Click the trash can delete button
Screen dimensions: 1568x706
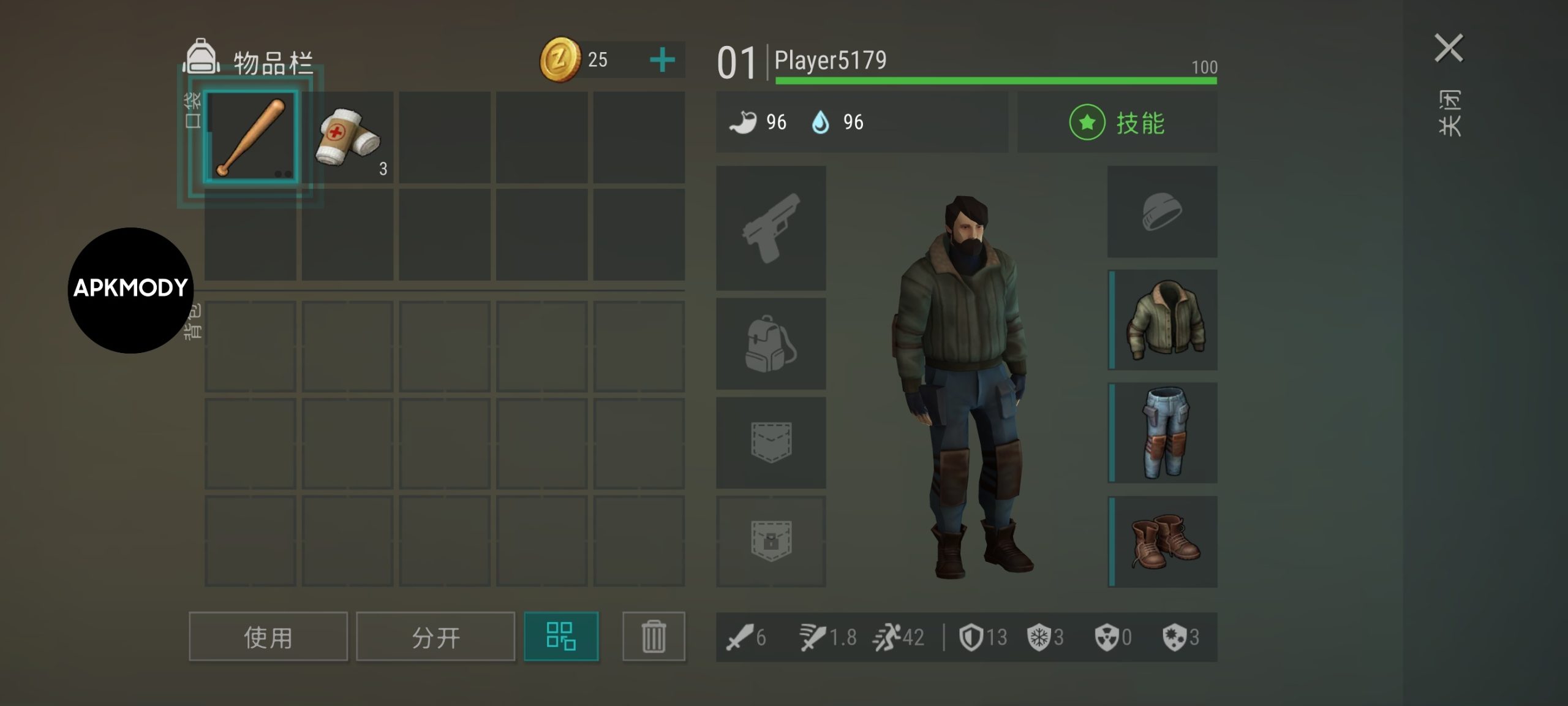point(654,637)
